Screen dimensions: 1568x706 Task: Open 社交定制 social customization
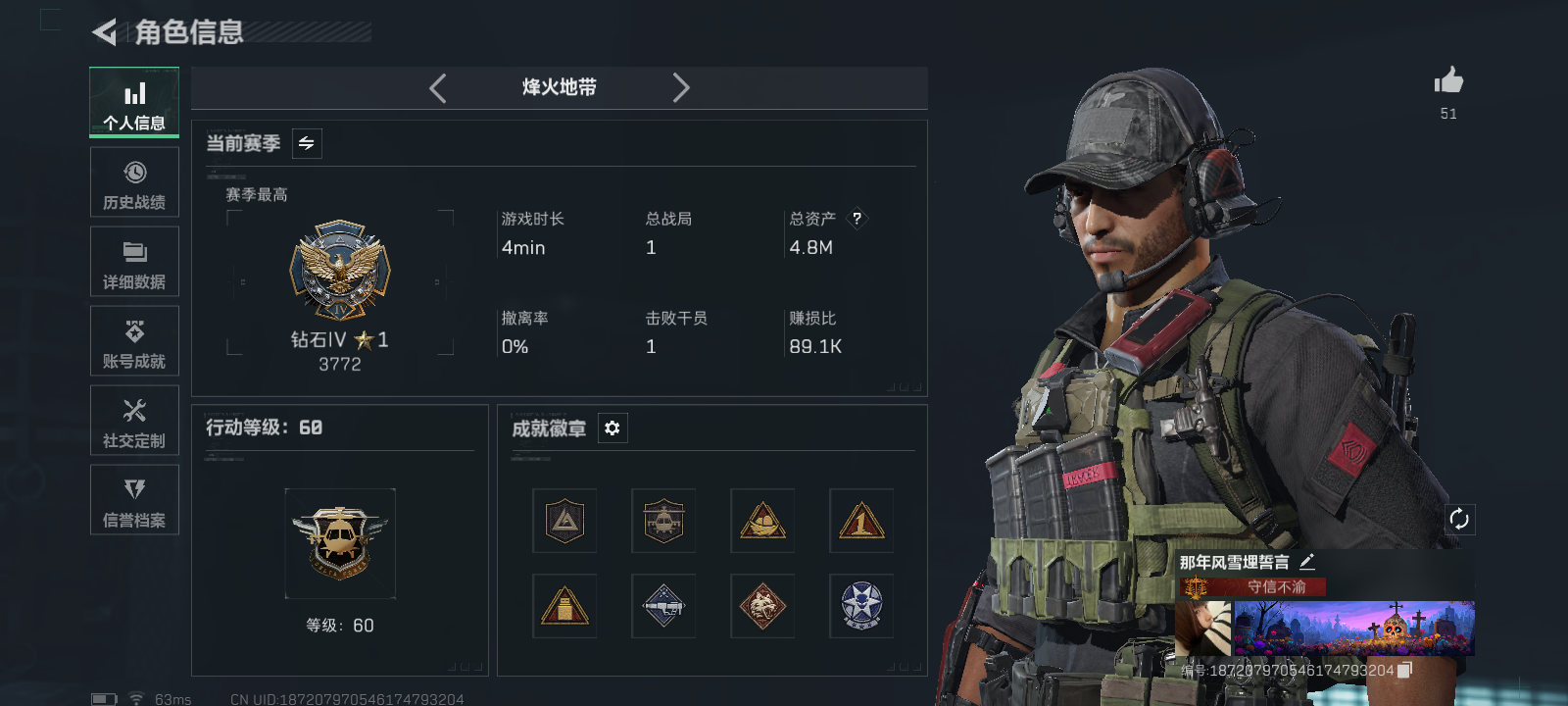pos(133,420)
